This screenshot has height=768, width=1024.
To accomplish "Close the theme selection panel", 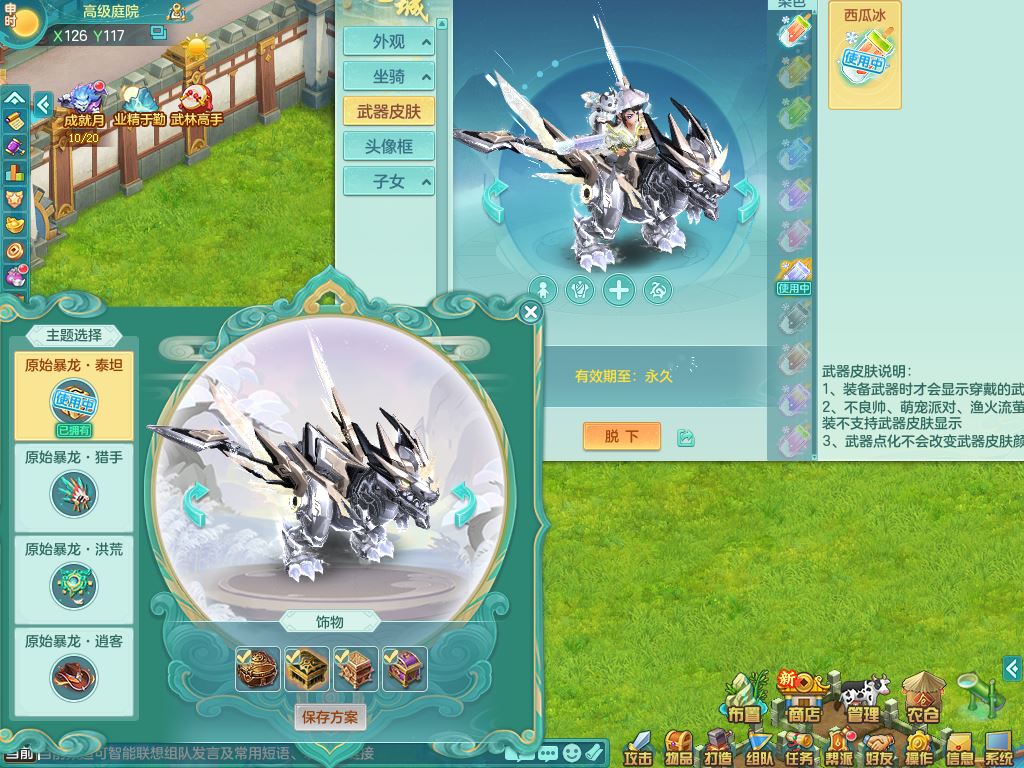I will pyautogui.click(x=531, y=312).
